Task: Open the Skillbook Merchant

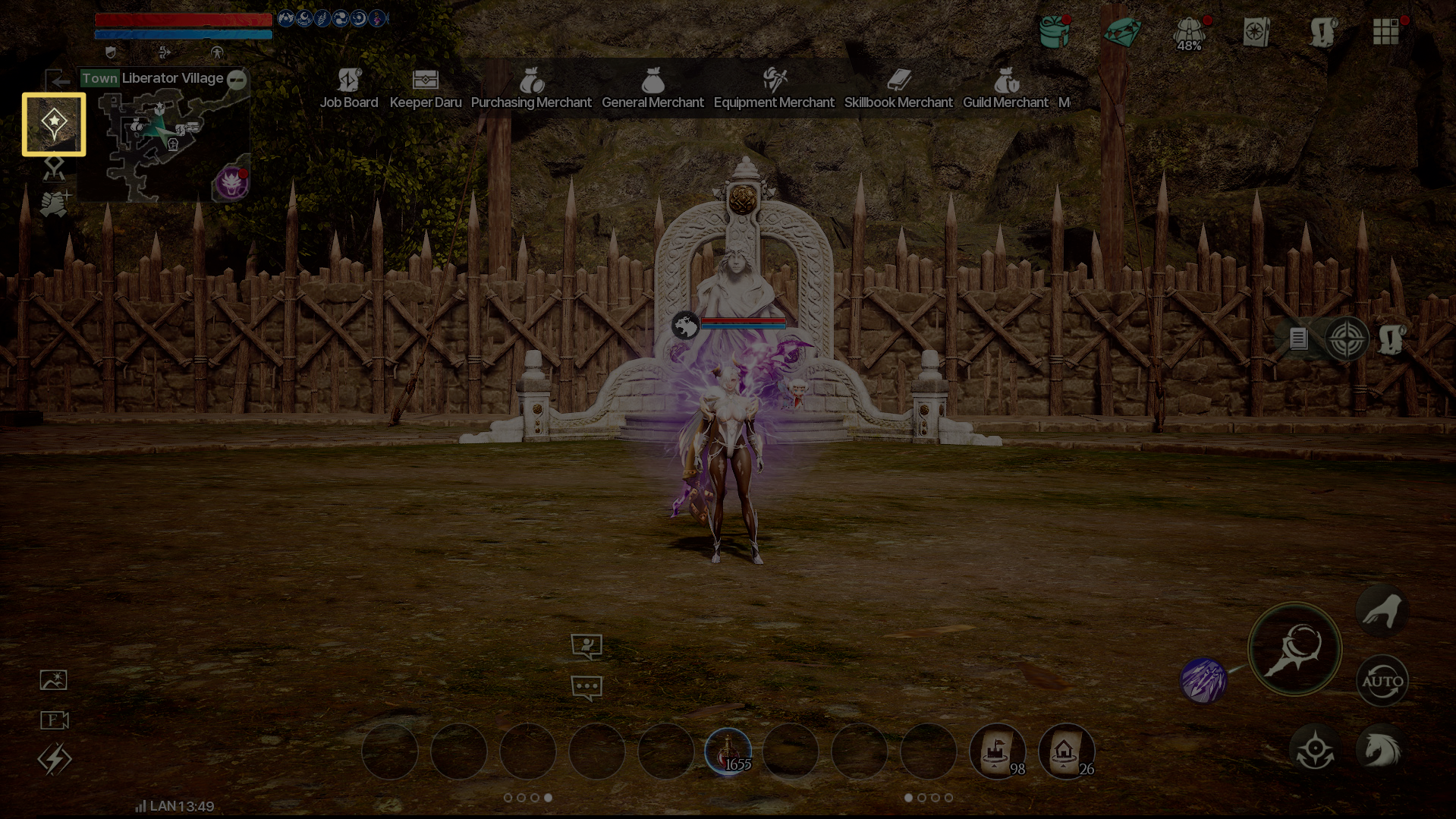Action: (x=898, y=89)
